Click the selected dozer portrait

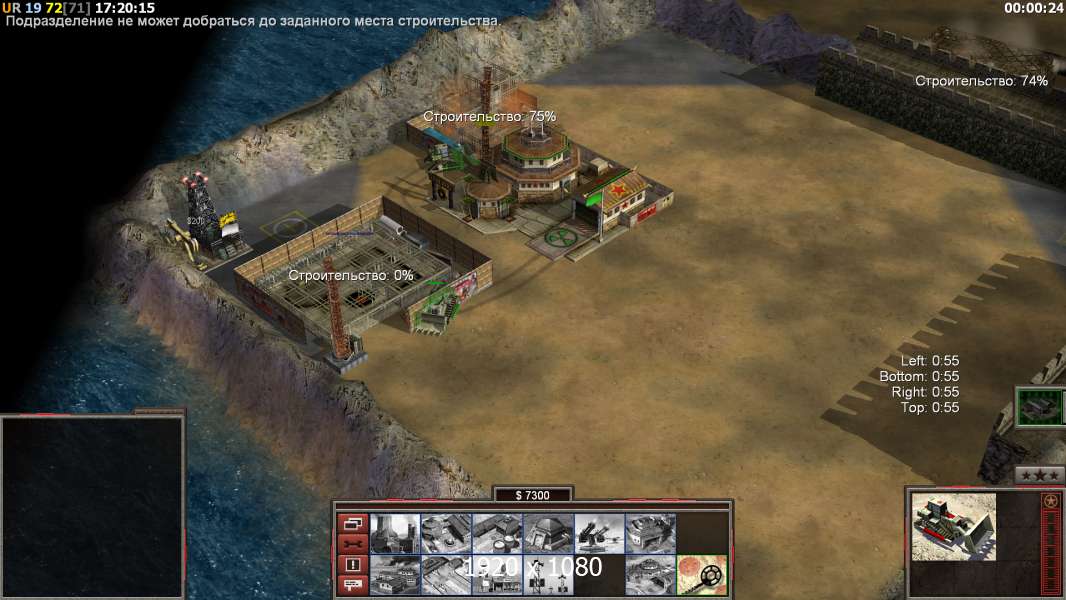pos(954,525)
